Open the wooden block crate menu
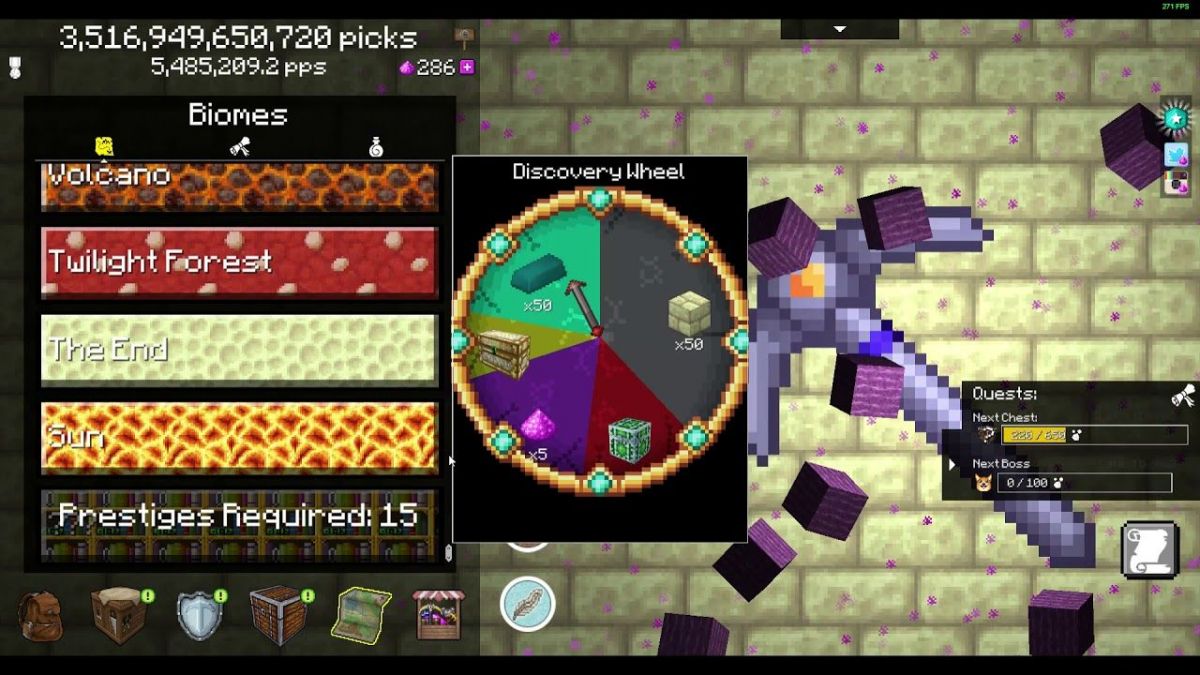The height and width of the screenshot is (675, 1200). (x=277, y=614)
